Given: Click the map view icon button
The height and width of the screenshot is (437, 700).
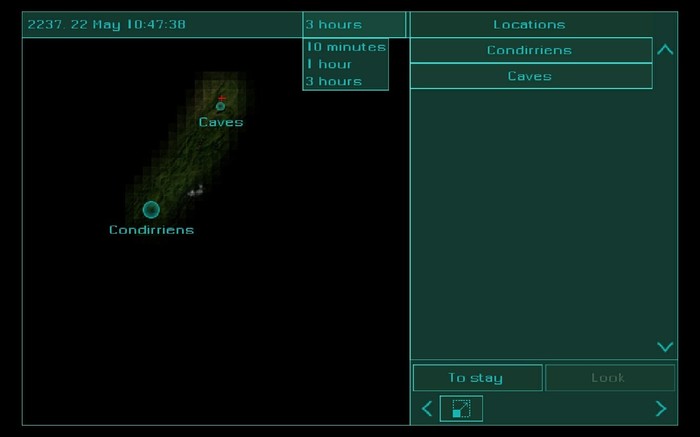Looking at the screenshot, I should click(x=461, y=408).
